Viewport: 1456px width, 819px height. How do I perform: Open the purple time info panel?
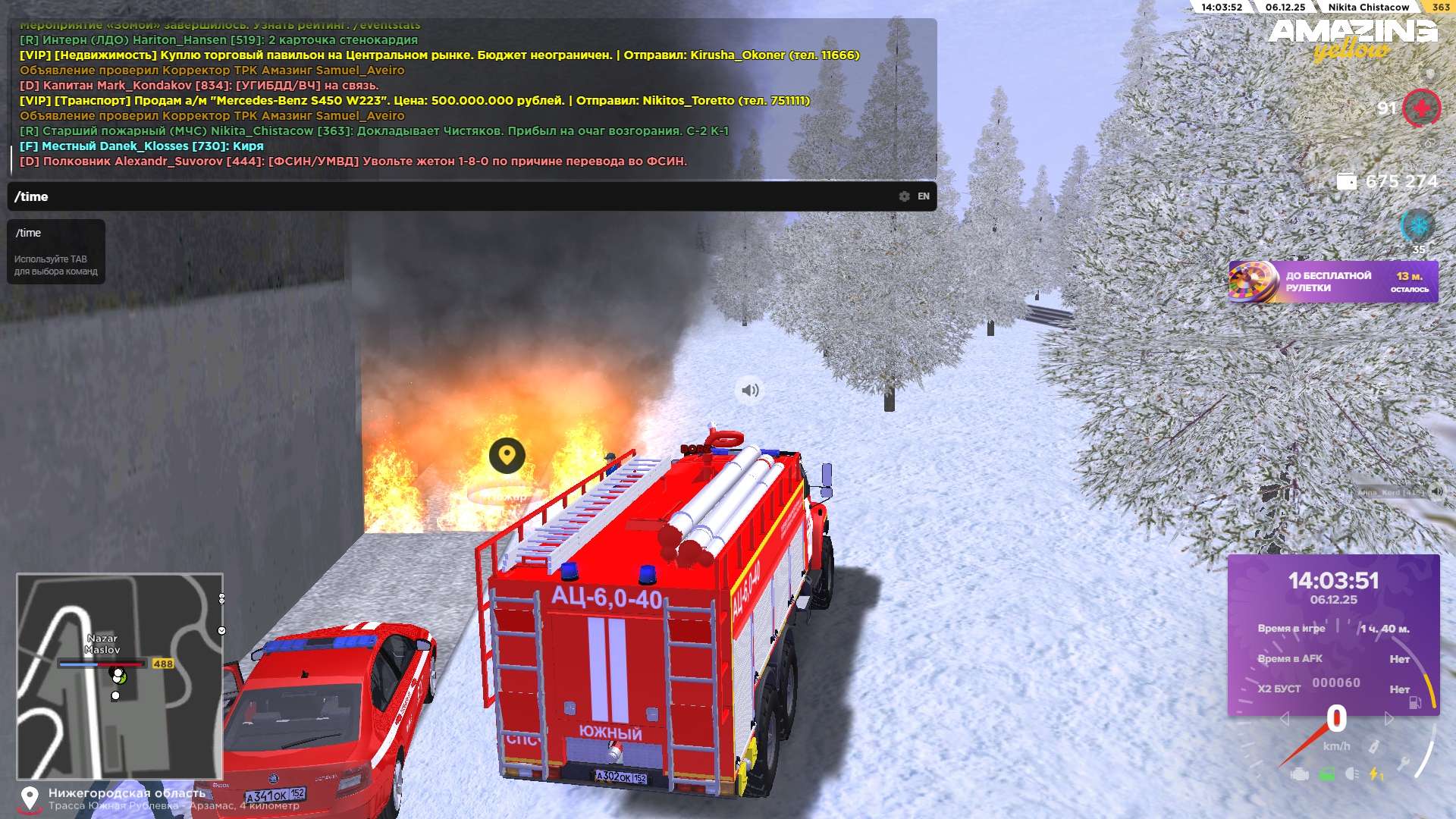click(1333, 634)
